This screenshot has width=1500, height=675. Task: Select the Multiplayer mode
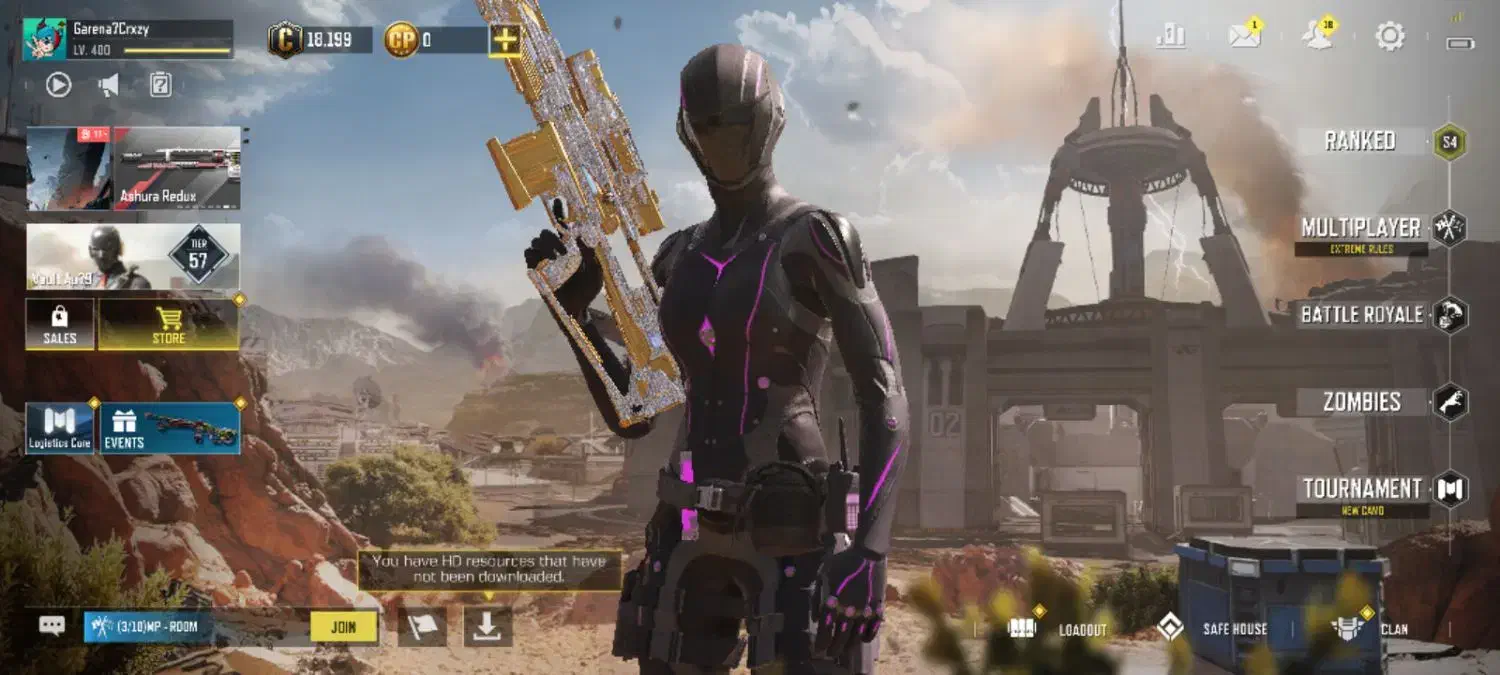click(1361, 229)
